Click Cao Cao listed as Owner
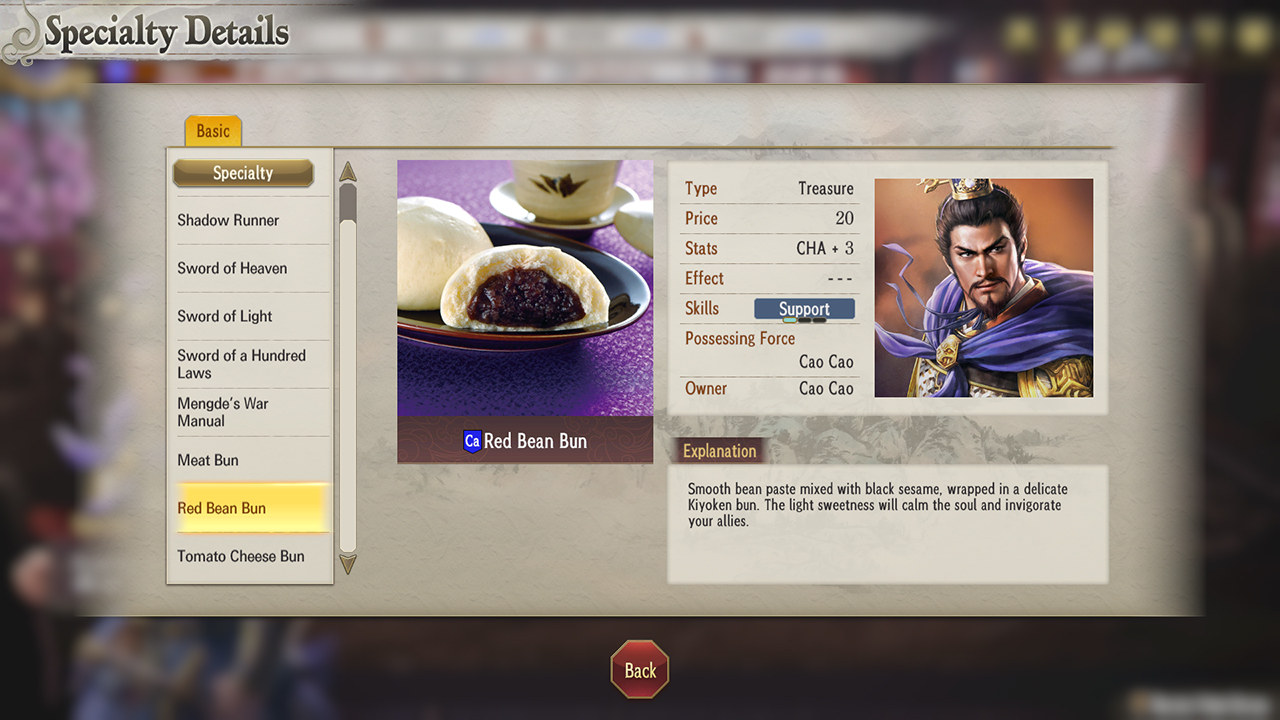Image resolution: width=1280 pixels, height=720 pixels. pos(826,389)
